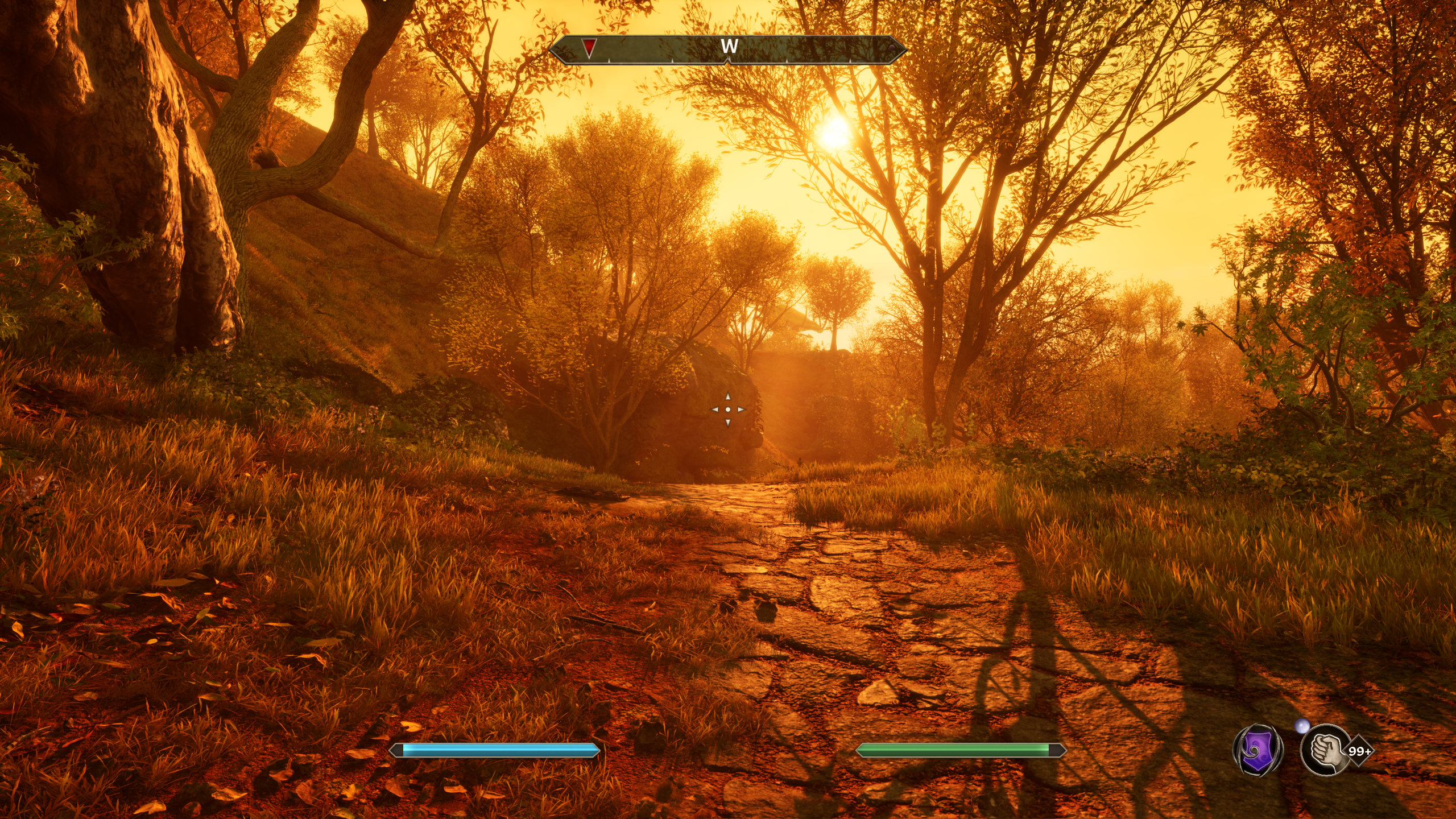Click the red marker on the compass
Image resolution: width=1456 pixels, height=819 pixels.
point(590,48)
